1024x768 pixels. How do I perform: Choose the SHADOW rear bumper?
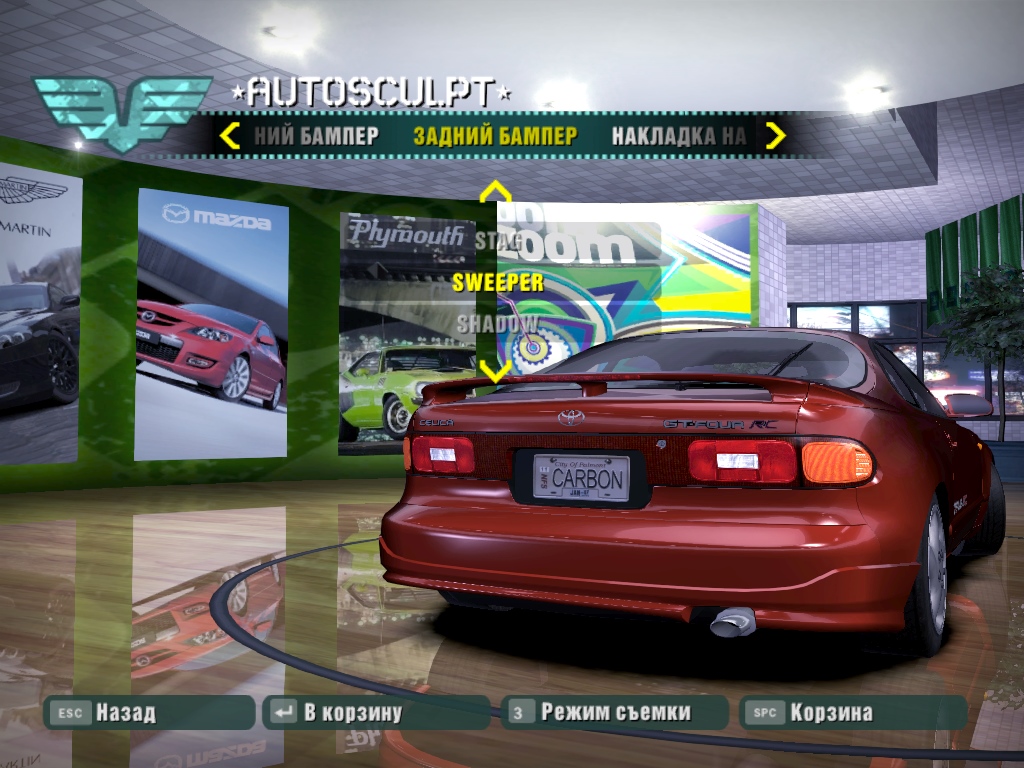tap(497, 324)
